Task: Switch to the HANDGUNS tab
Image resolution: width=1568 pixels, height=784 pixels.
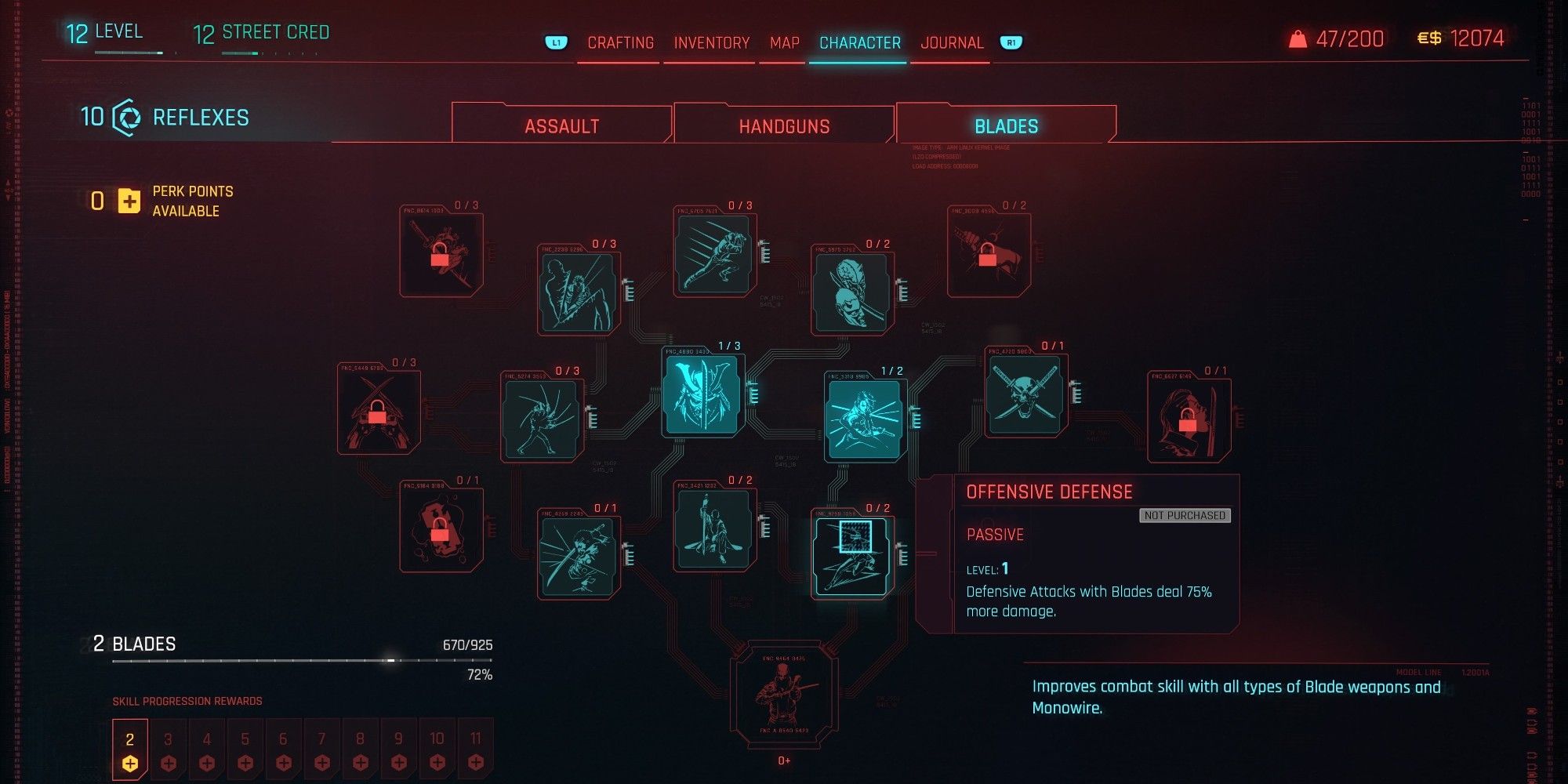Action: pos(784,124)
